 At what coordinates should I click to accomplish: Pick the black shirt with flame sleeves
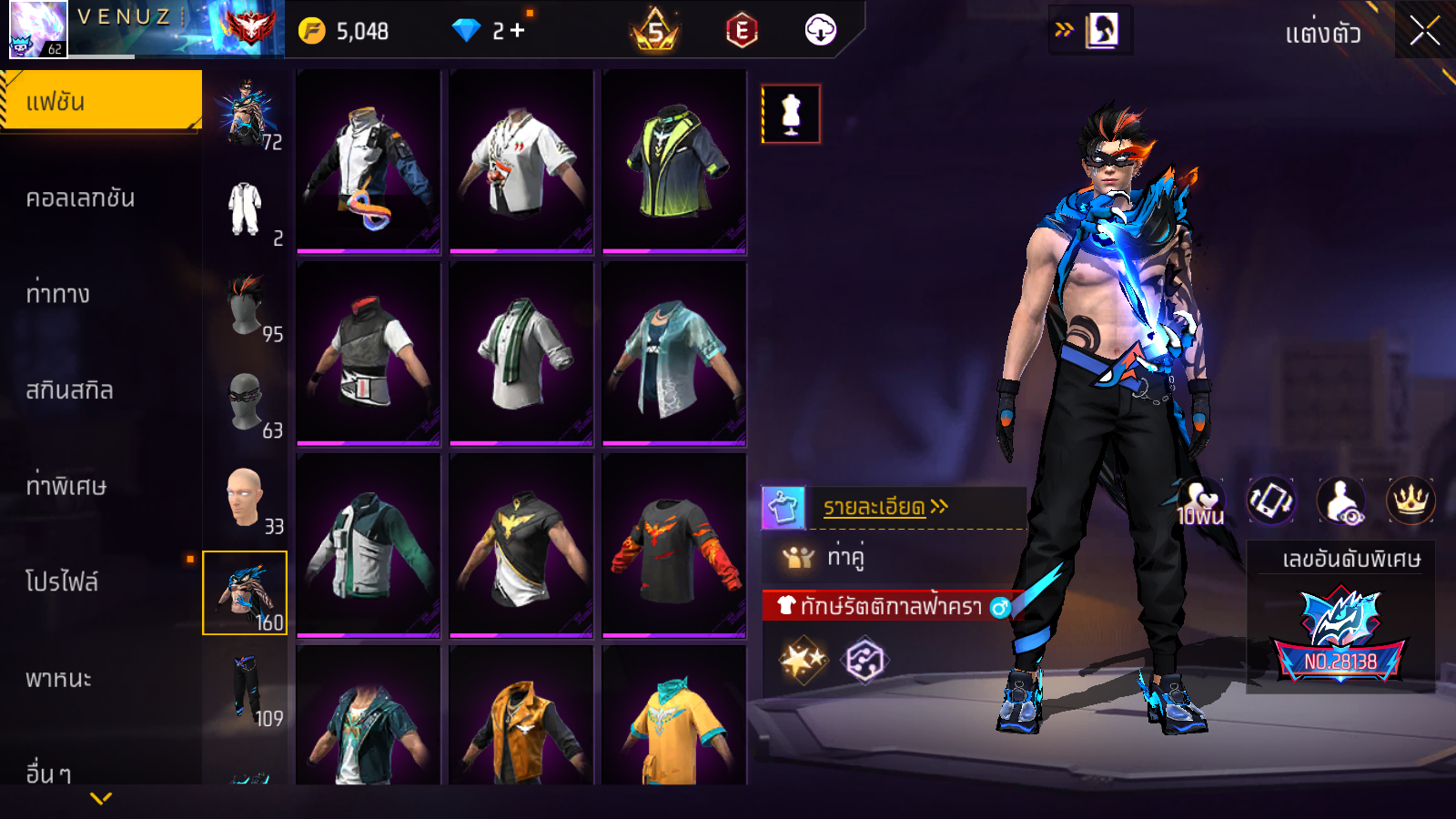pos(674,546)
